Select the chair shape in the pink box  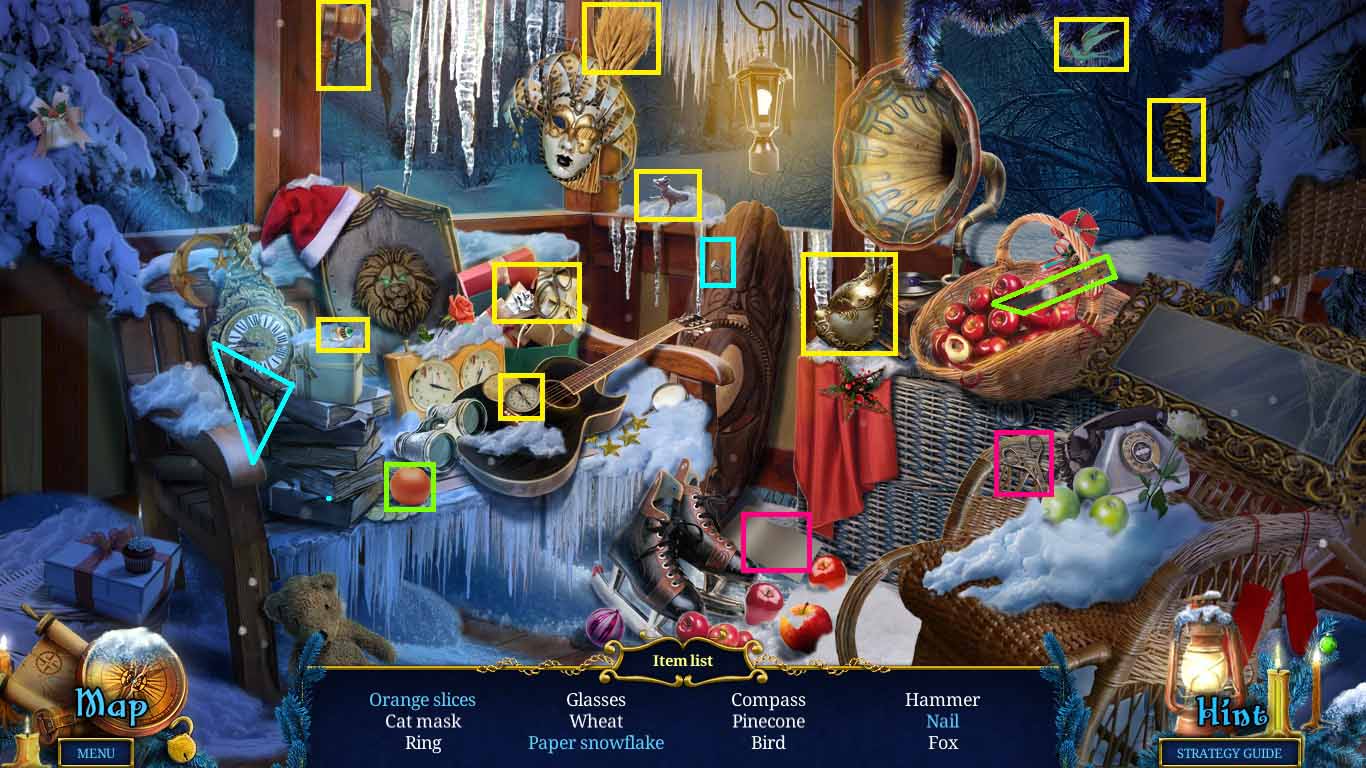coord(1024,463)
